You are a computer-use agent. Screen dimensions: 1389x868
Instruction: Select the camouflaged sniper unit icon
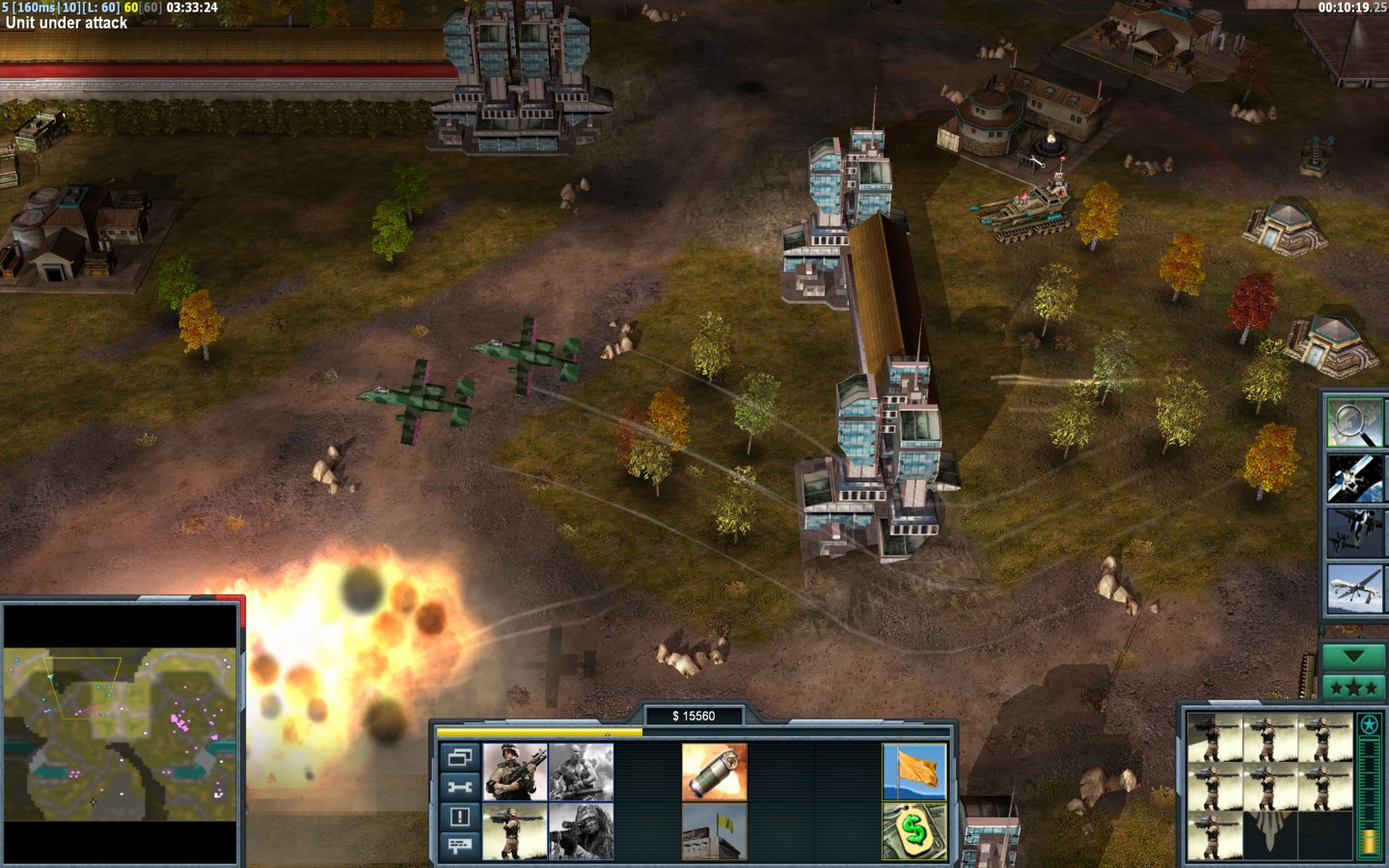pyautogui.click(x=581, y=831)
